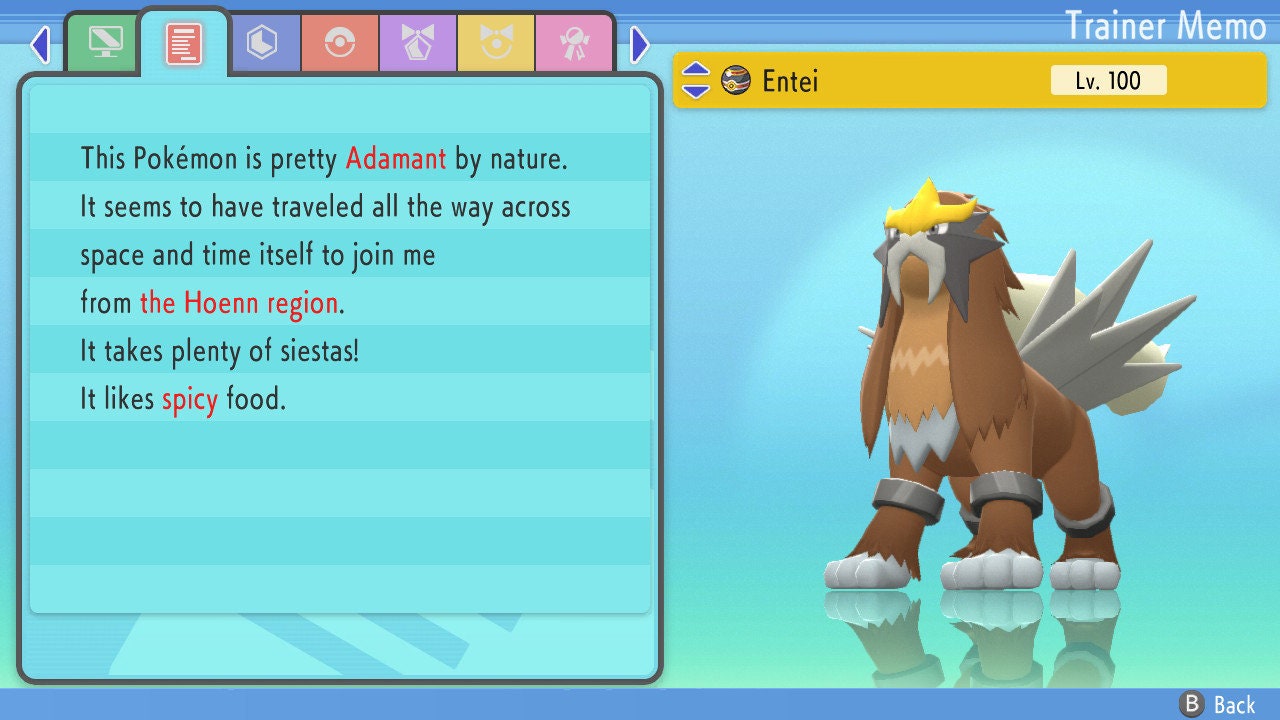Click the left arrow beside the tabs

(x=40, y=44)
